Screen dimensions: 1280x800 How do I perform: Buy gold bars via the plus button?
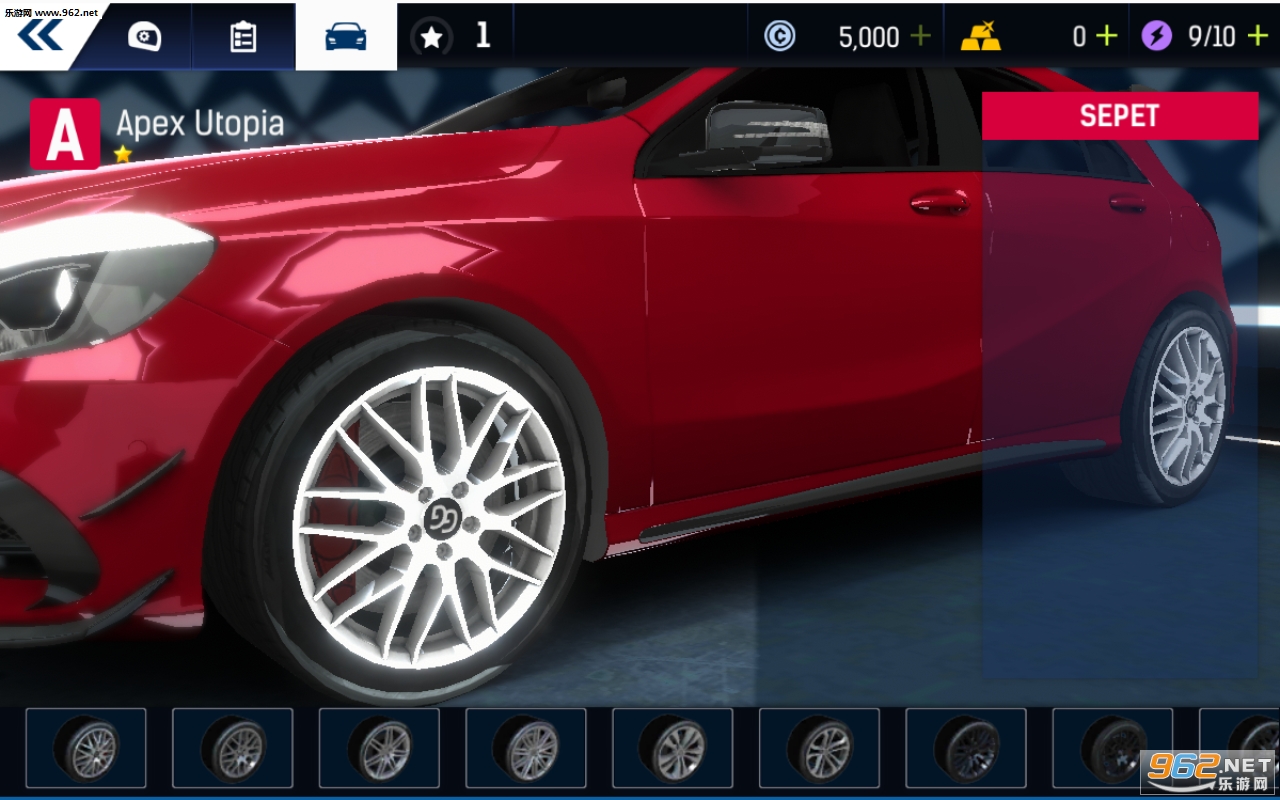(x=1106, y=37)
